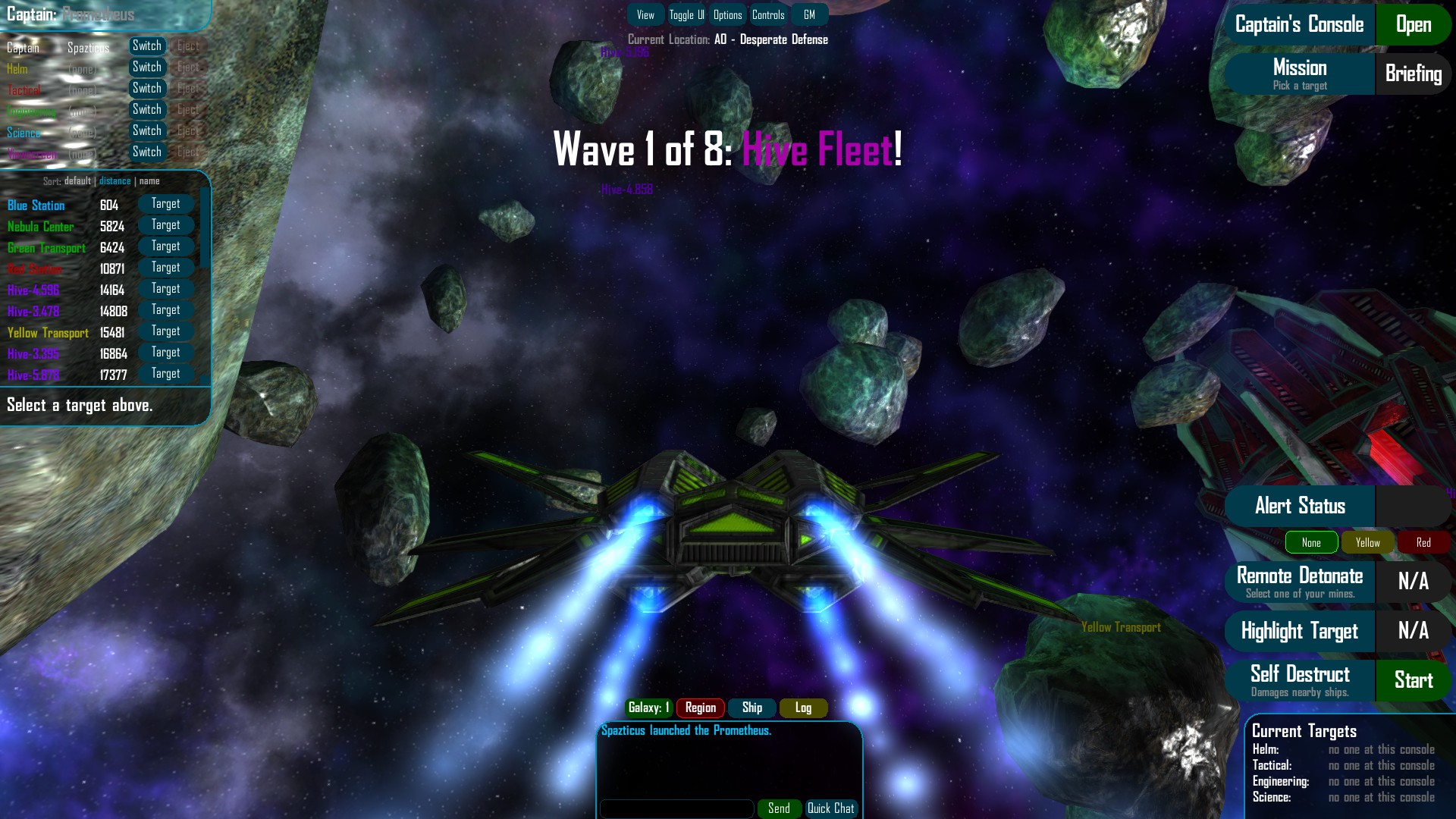Viewport: 1456px width, 819px height.
Task: Target the Yellow Transport
Action: 165,331
